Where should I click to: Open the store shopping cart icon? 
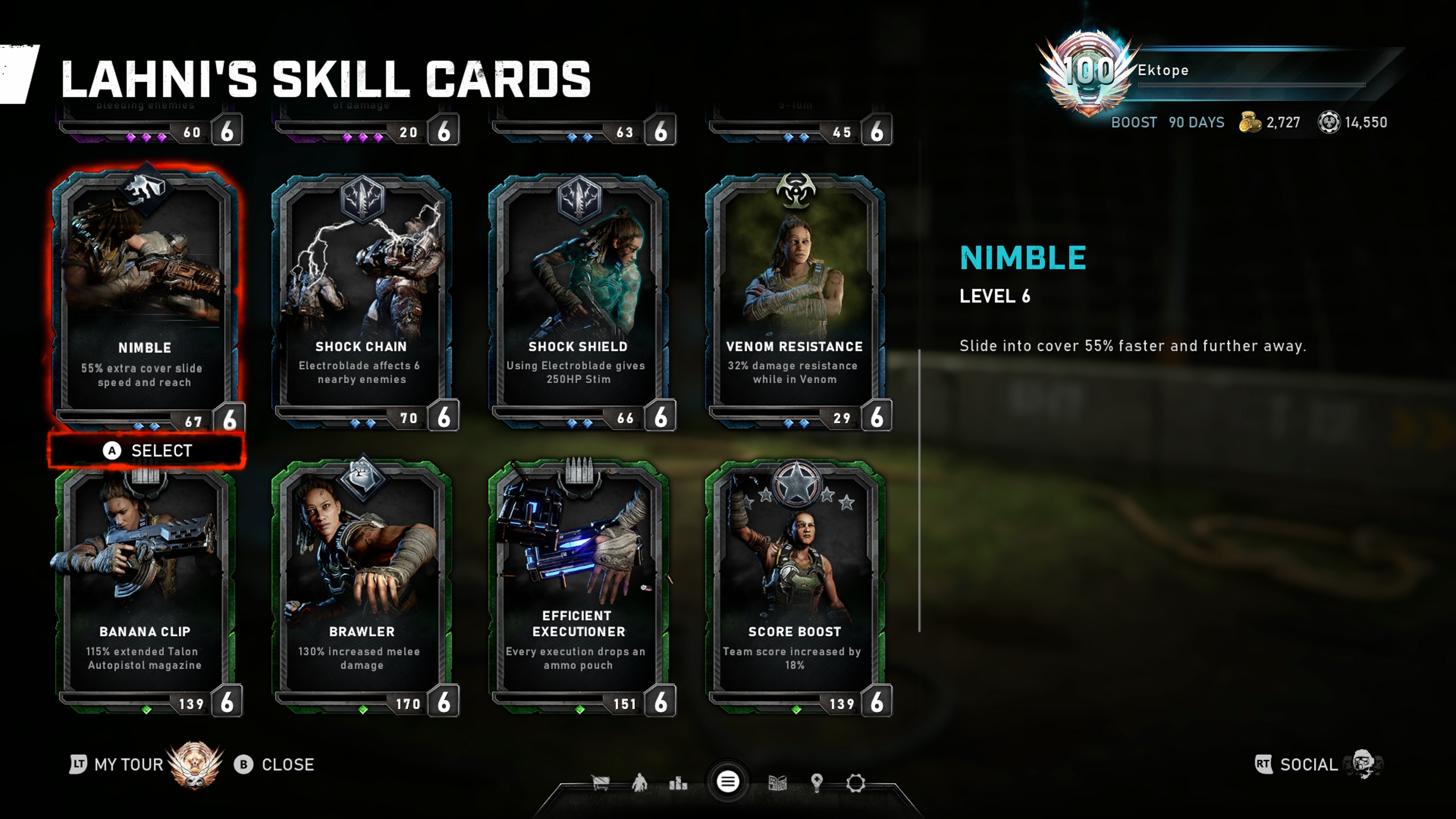(600, 783)
